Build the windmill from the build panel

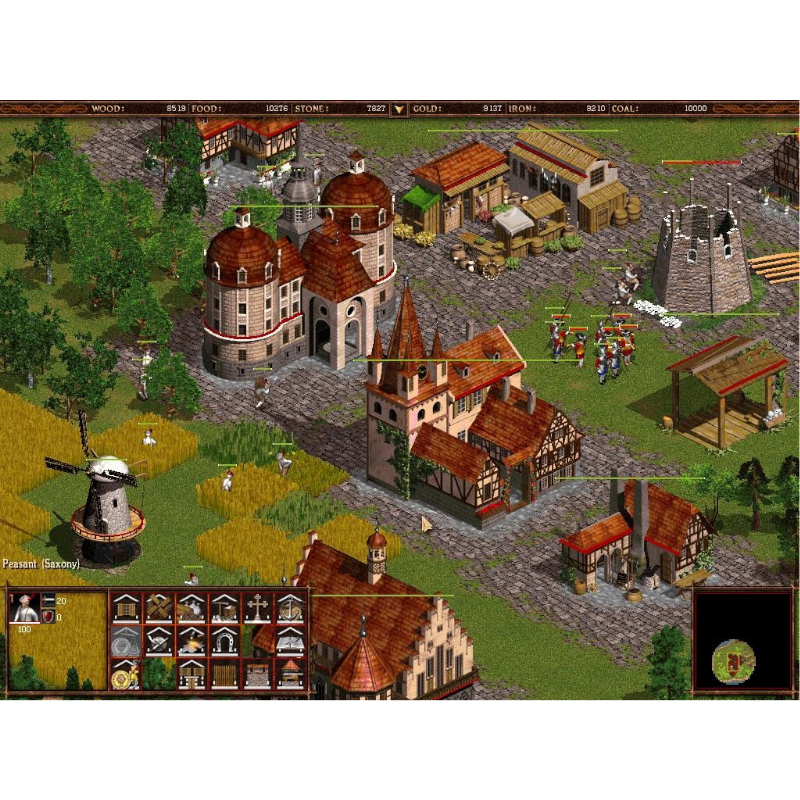point(158,607)
